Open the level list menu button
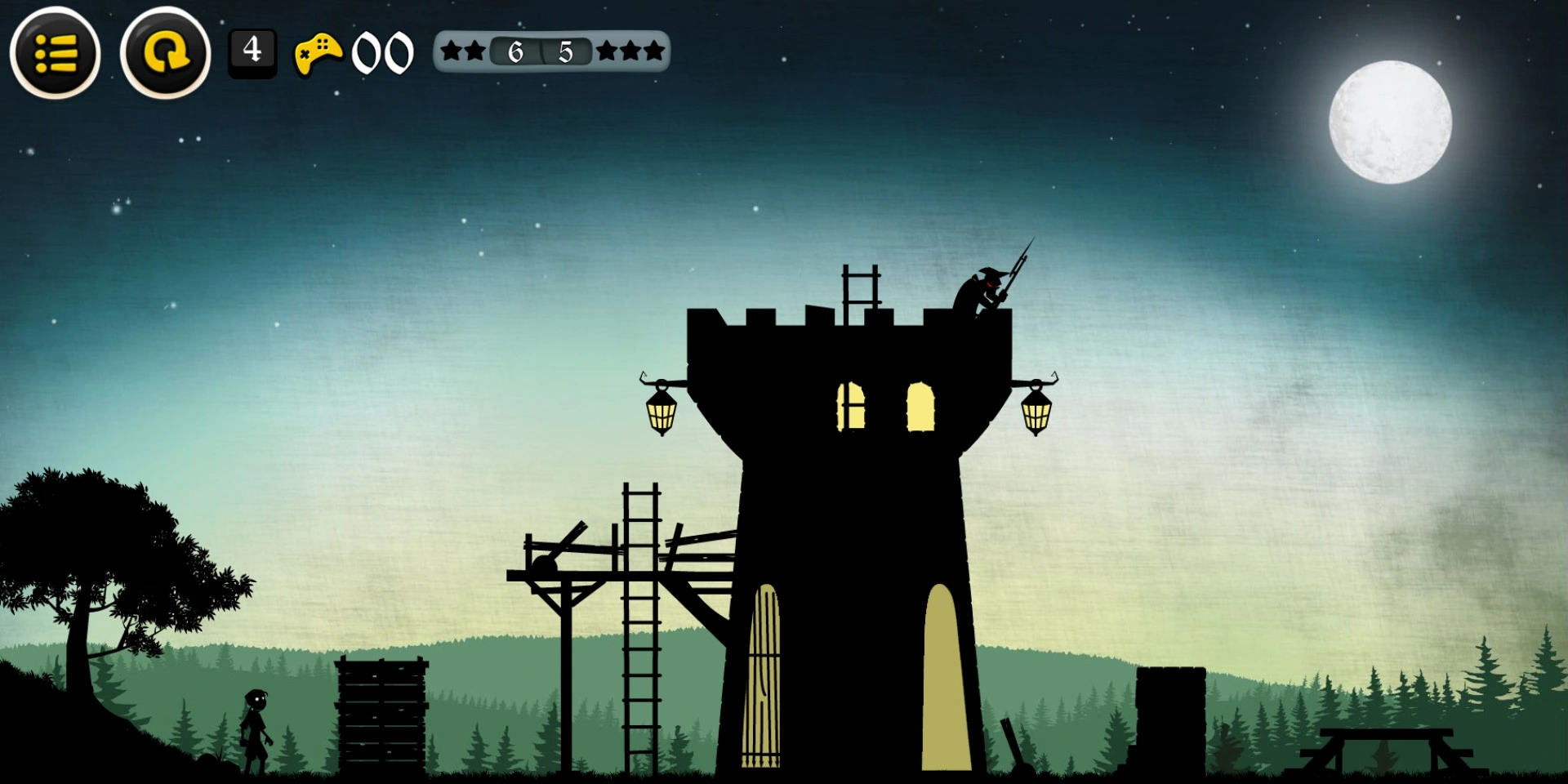This screenshot has width=1568, height=784. [x=56, y=53]
